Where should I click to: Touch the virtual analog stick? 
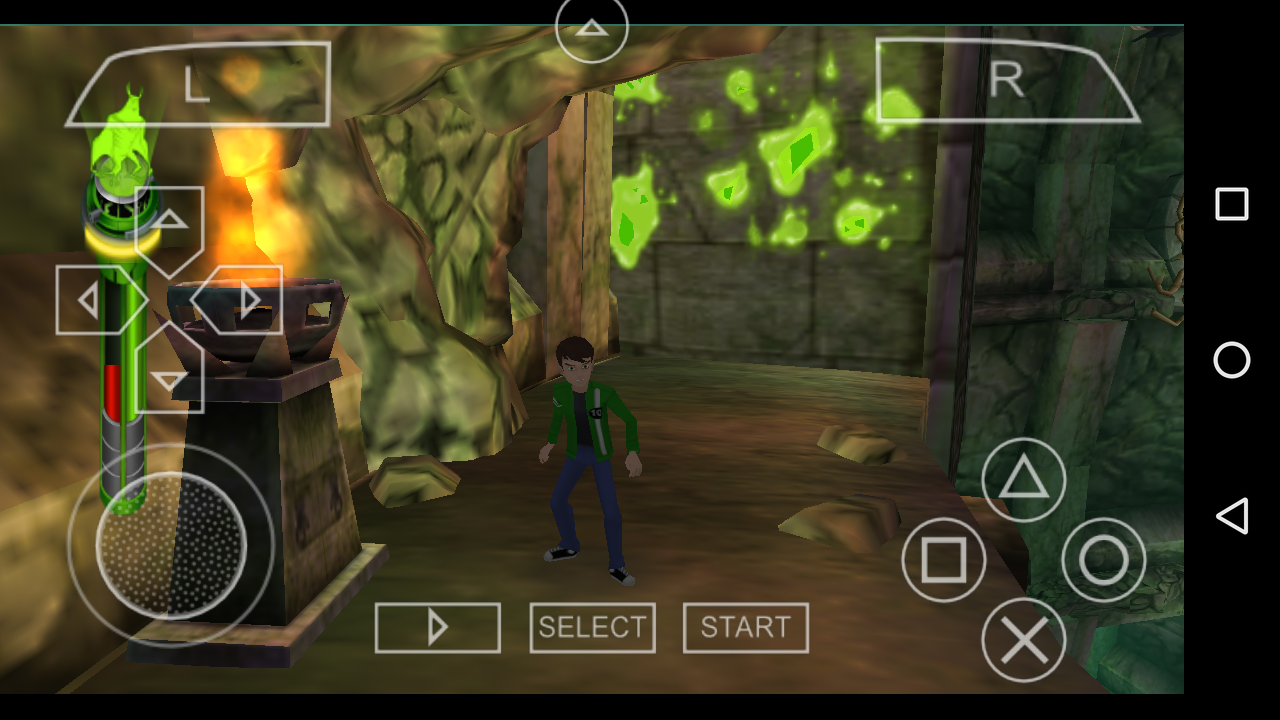point(171,545)
